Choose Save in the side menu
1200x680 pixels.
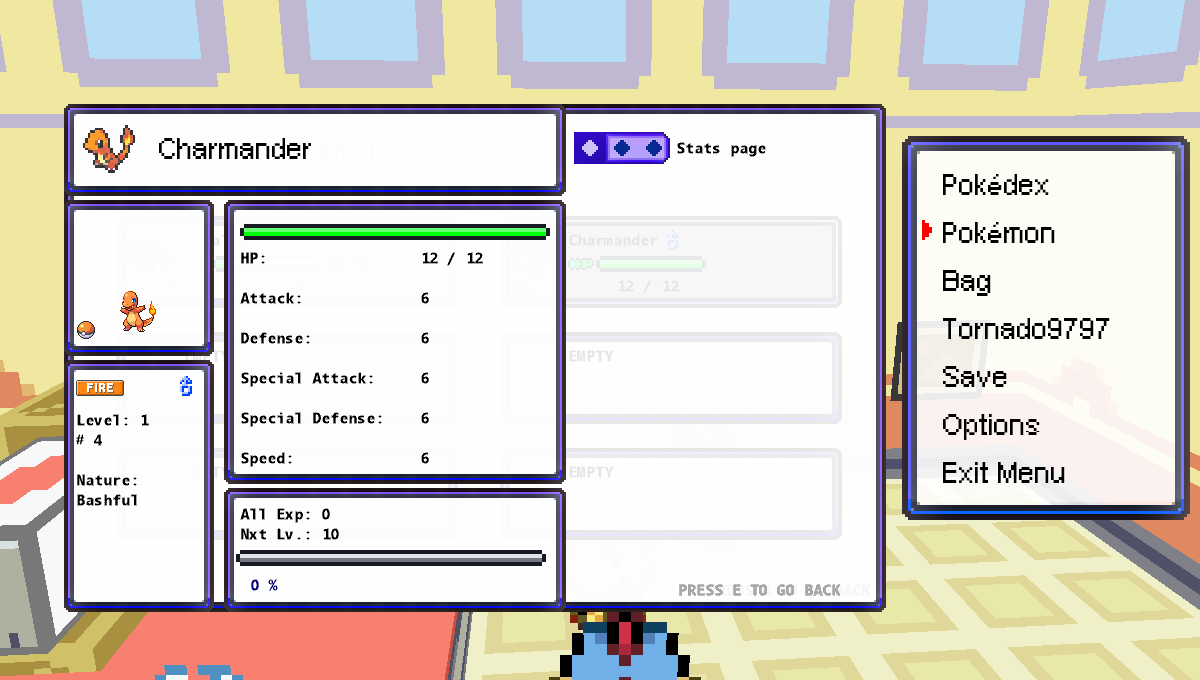(973, 378)
